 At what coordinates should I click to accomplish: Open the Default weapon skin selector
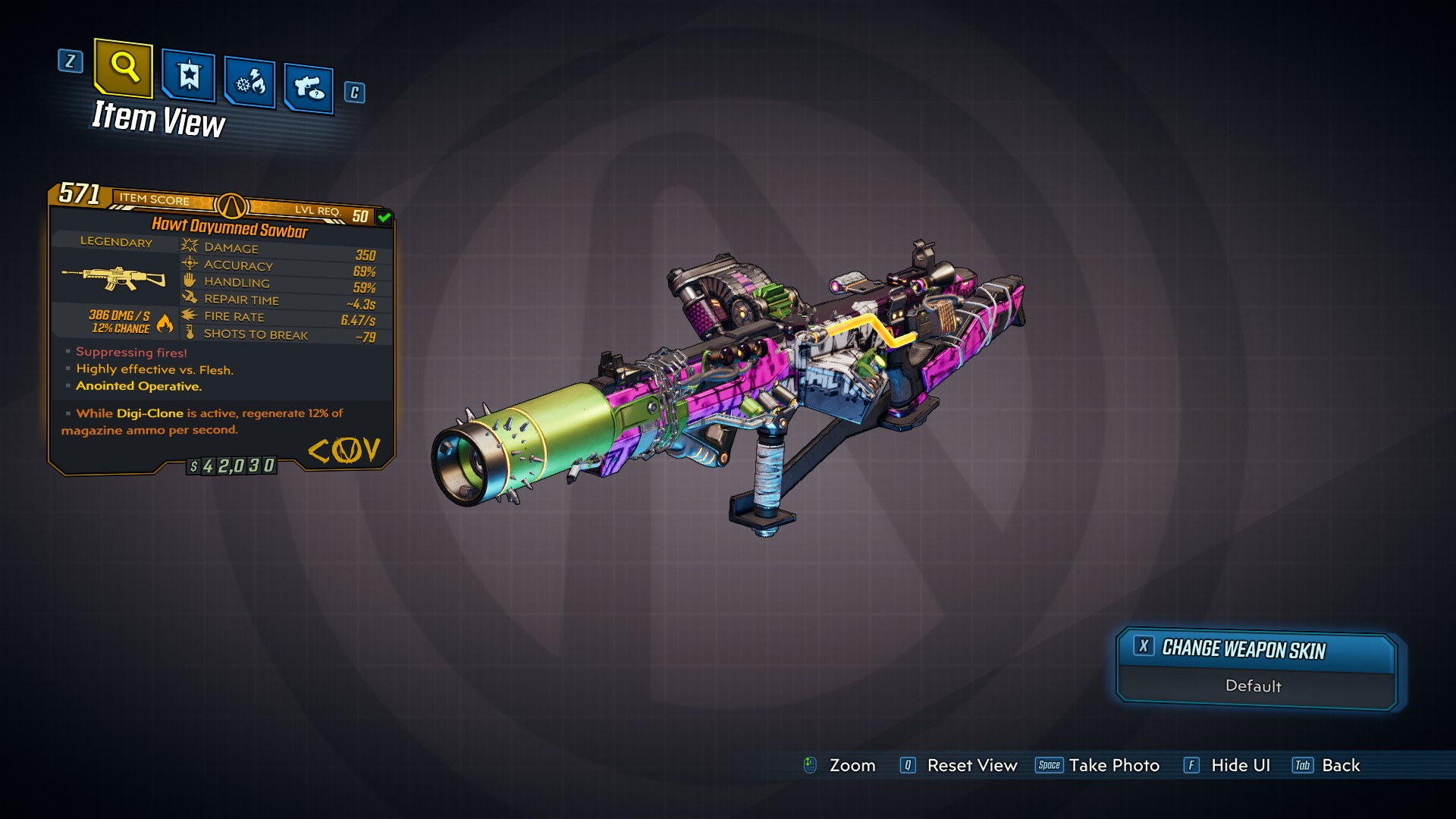(1254, 686)
